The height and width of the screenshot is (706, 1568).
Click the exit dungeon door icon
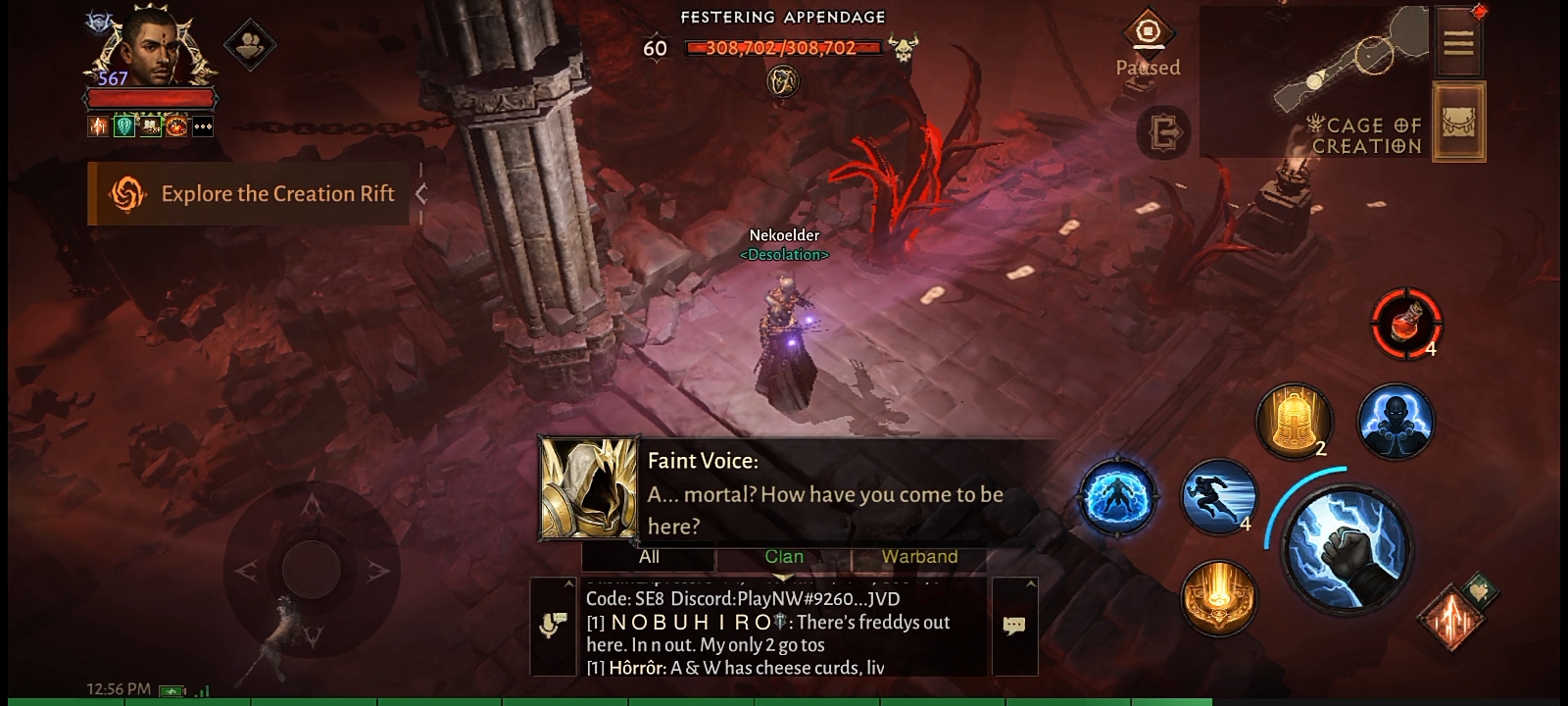click(1163, 132)
